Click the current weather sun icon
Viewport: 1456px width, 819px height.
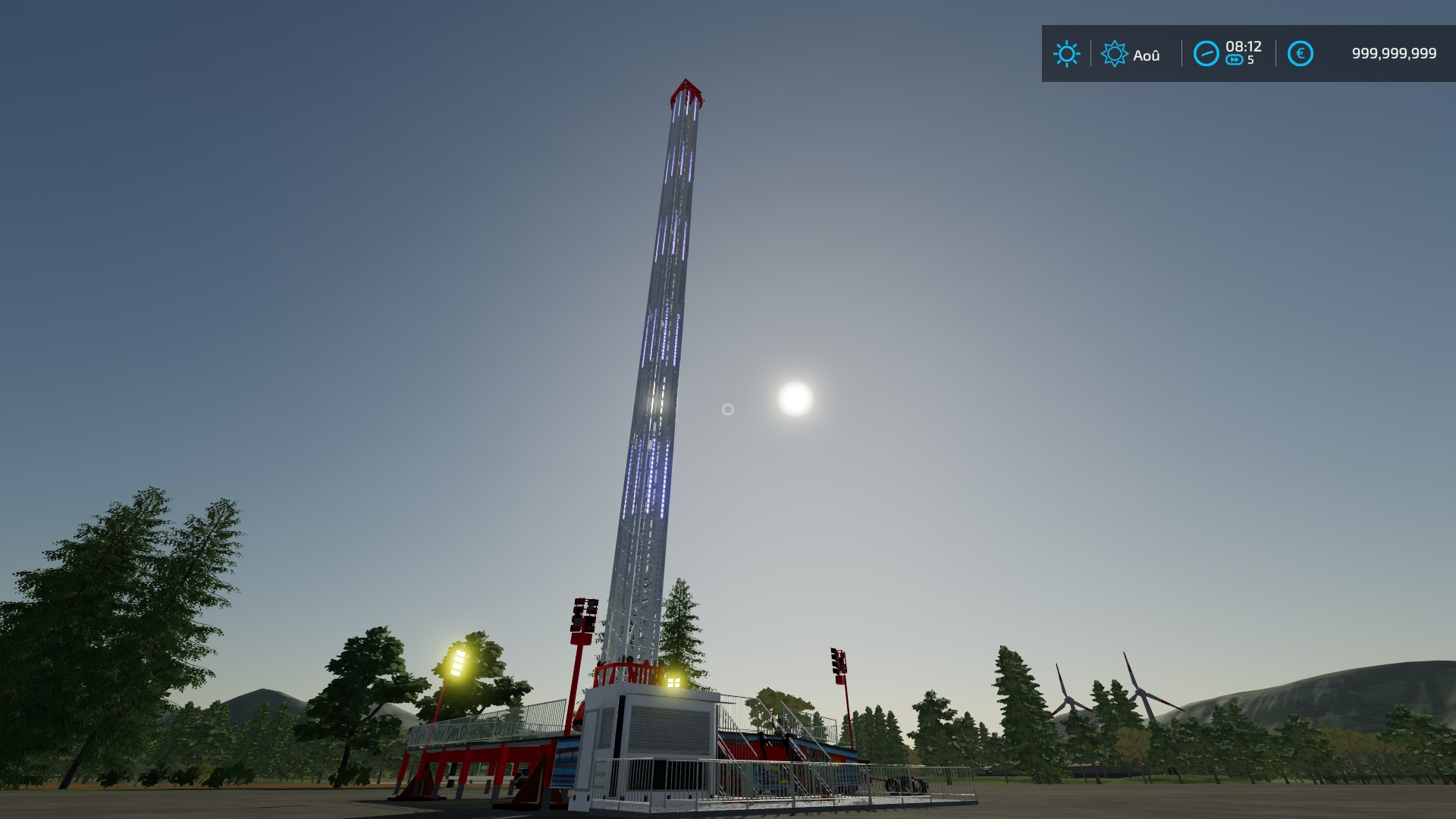(1068, 53)
